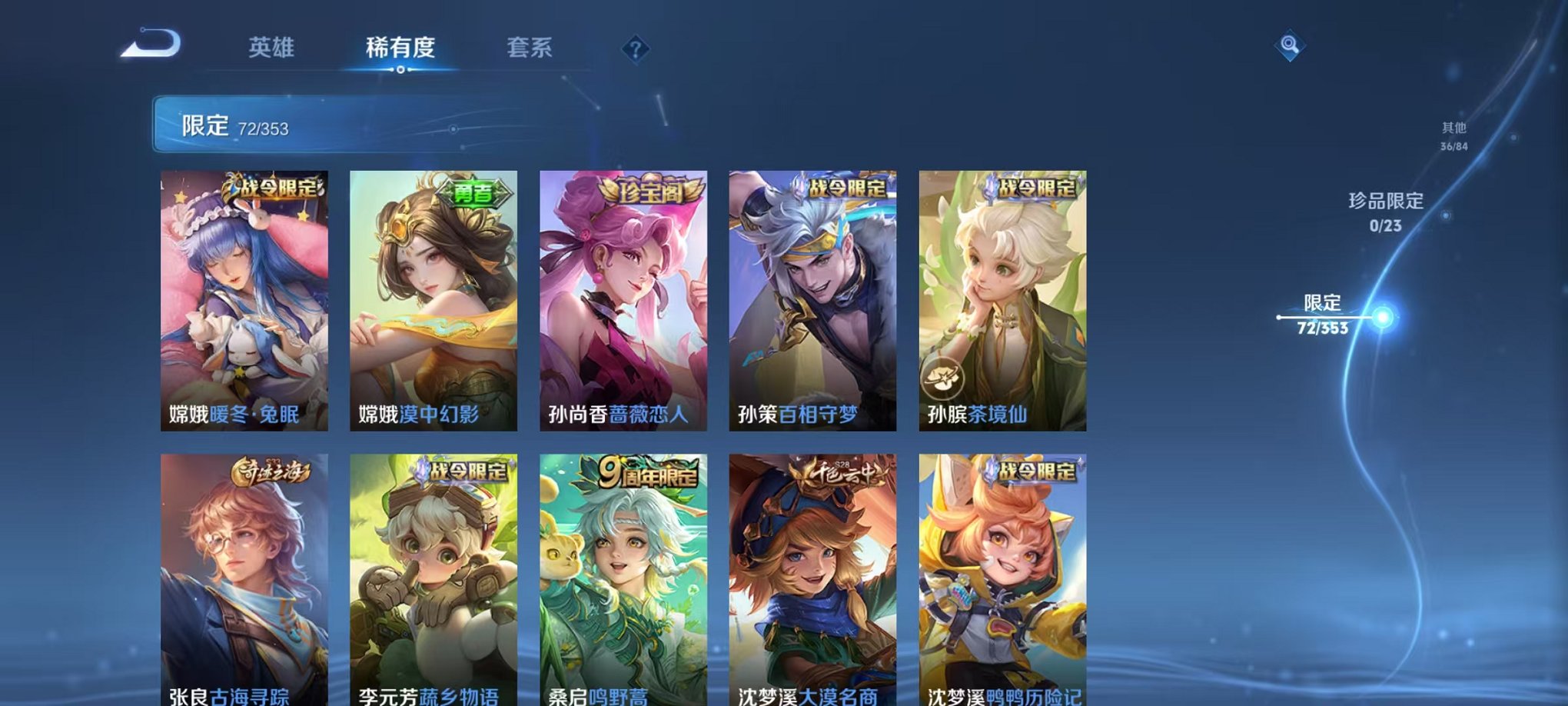Screen dimensions: 1568x706
Task: Jump to the 其他 36/84 section
Action: (x=1453, y=137)
